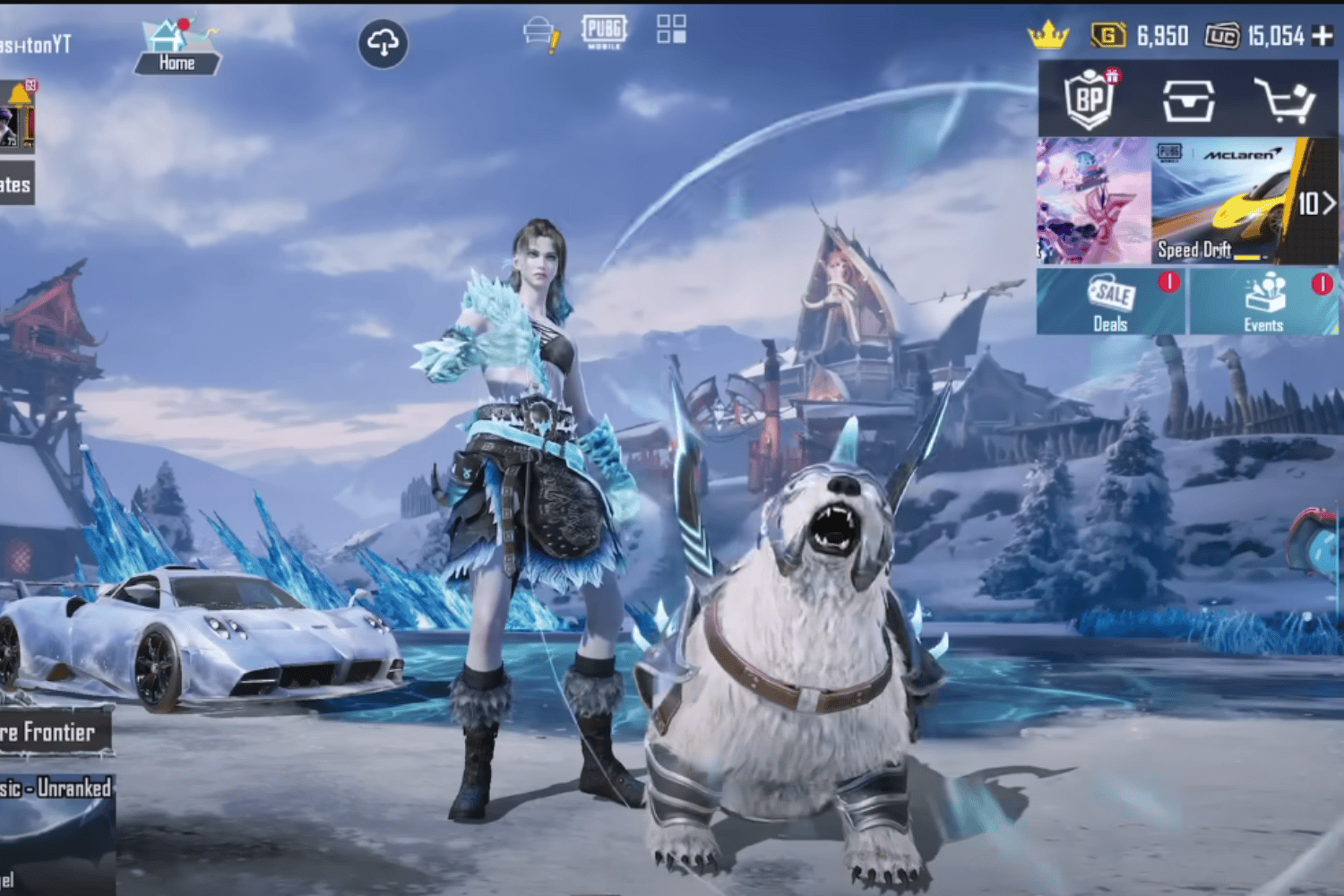
Task: Open the player avatar profile
Action: (x=16, y=117)
